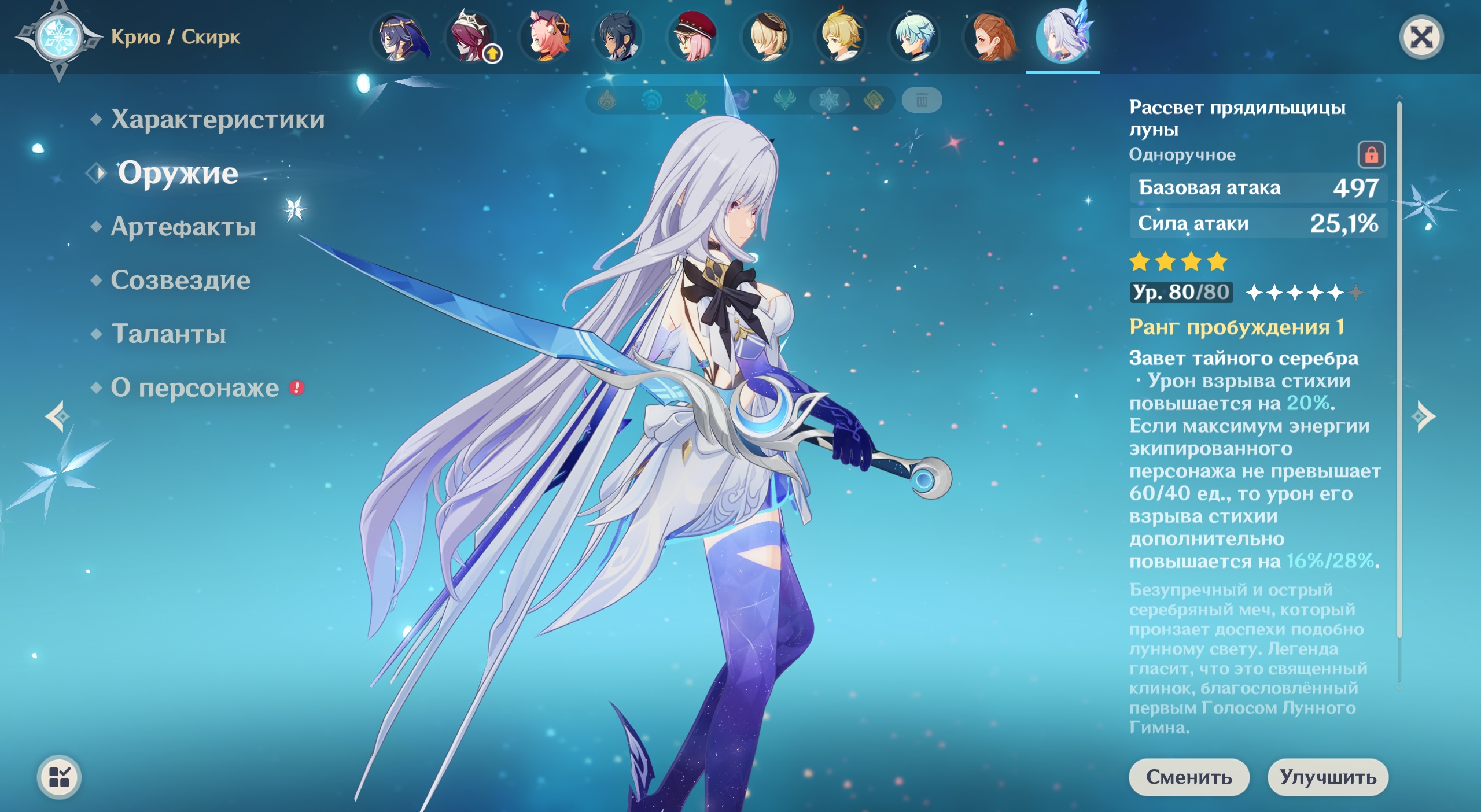Click the trash can icon beside element filters
The height and width of the screenshot is (812, 1481).
(x=922, y=101)
